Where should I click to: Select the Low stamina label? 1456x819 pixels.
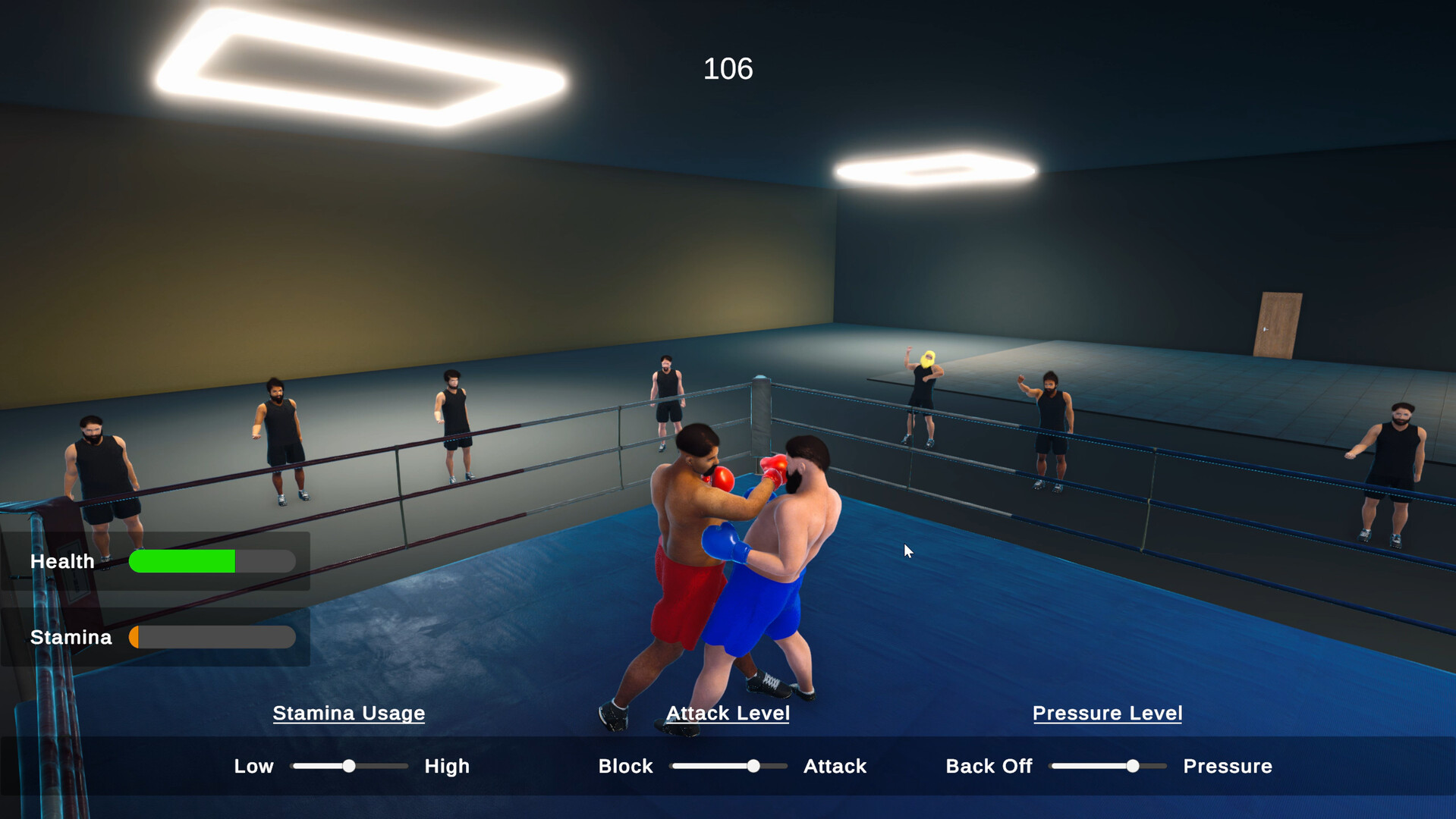click(253, 766)
